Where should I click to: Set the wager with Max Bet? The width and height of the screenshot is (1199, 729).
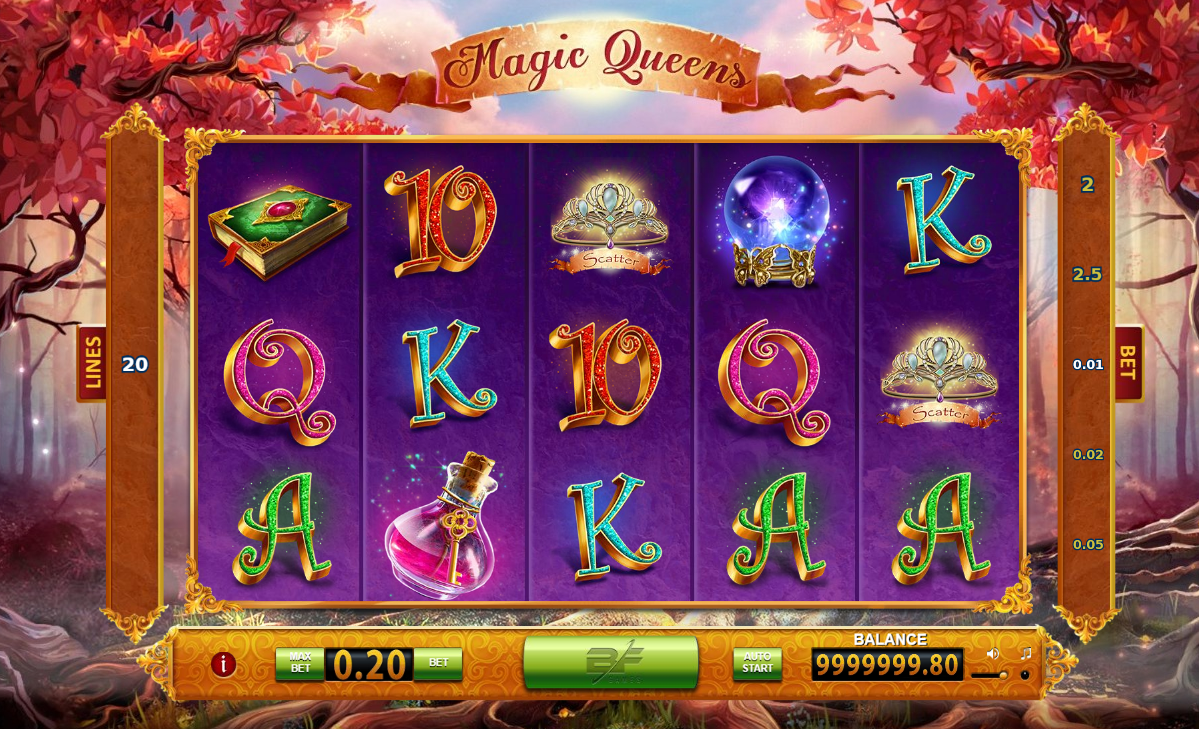point(300,664)
